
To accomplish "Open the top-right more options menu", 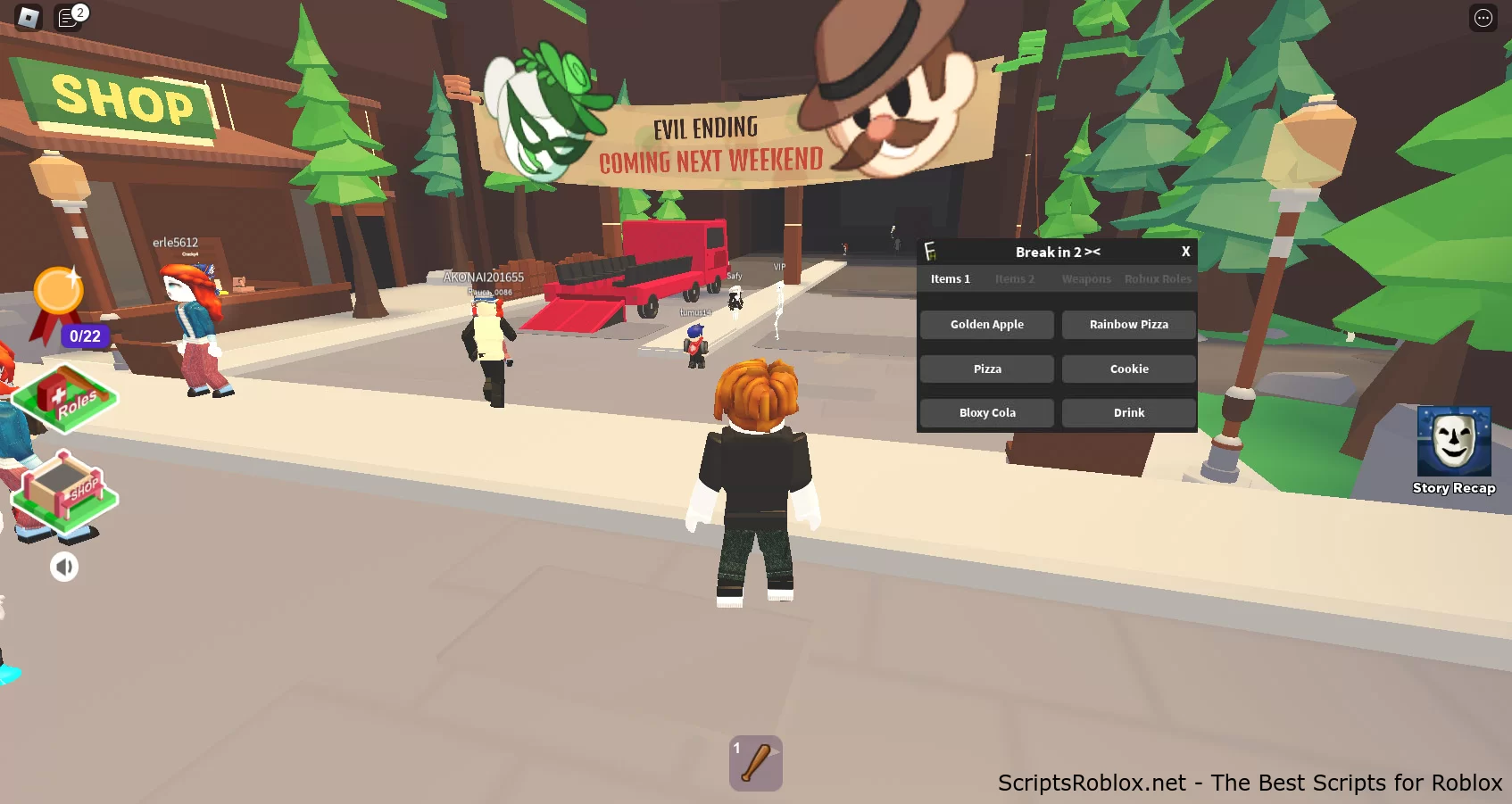I will [x=1483, y=18].
